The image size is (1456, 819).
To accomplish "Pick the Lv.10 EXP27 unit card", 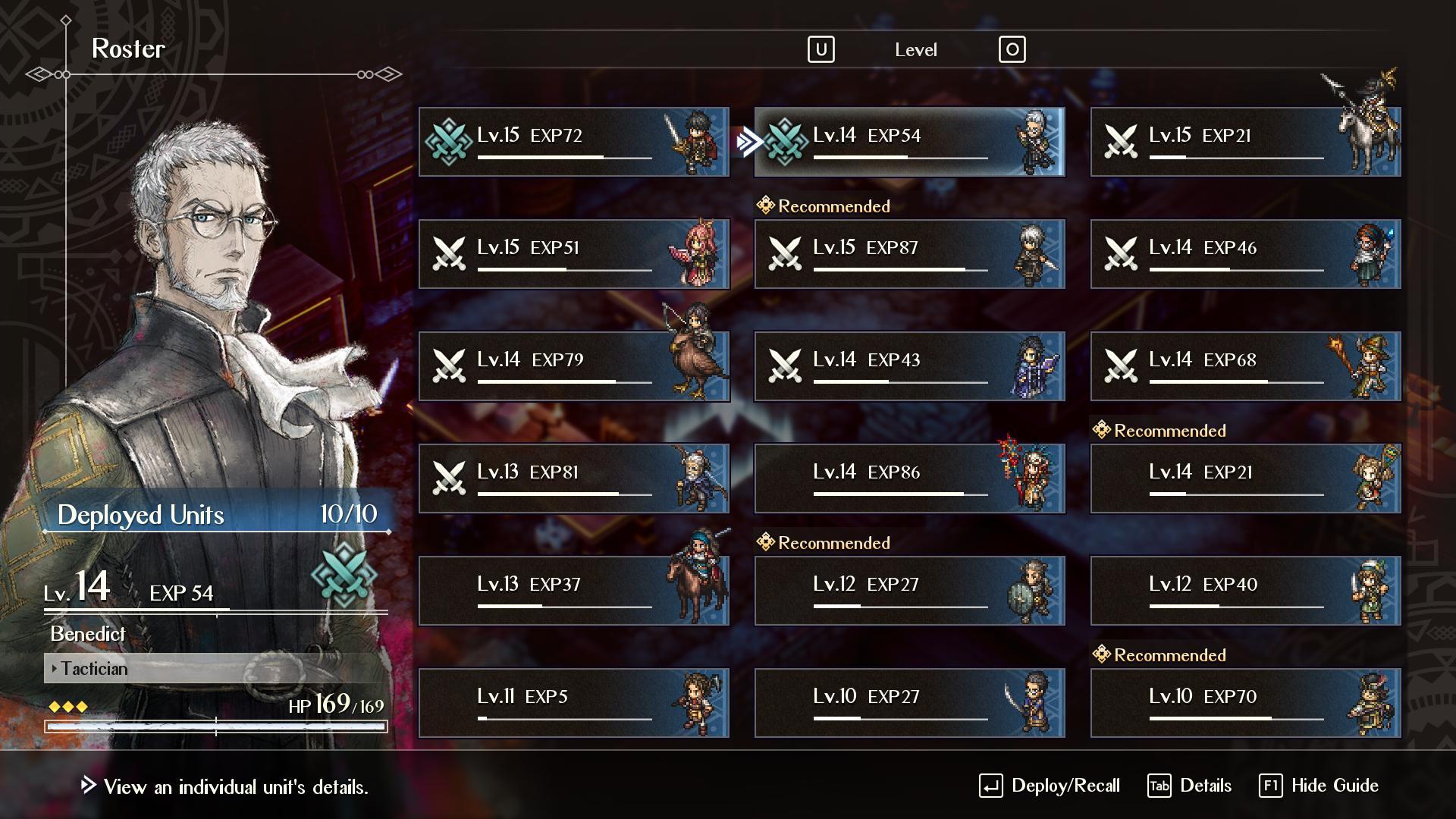I will [909, 703].
